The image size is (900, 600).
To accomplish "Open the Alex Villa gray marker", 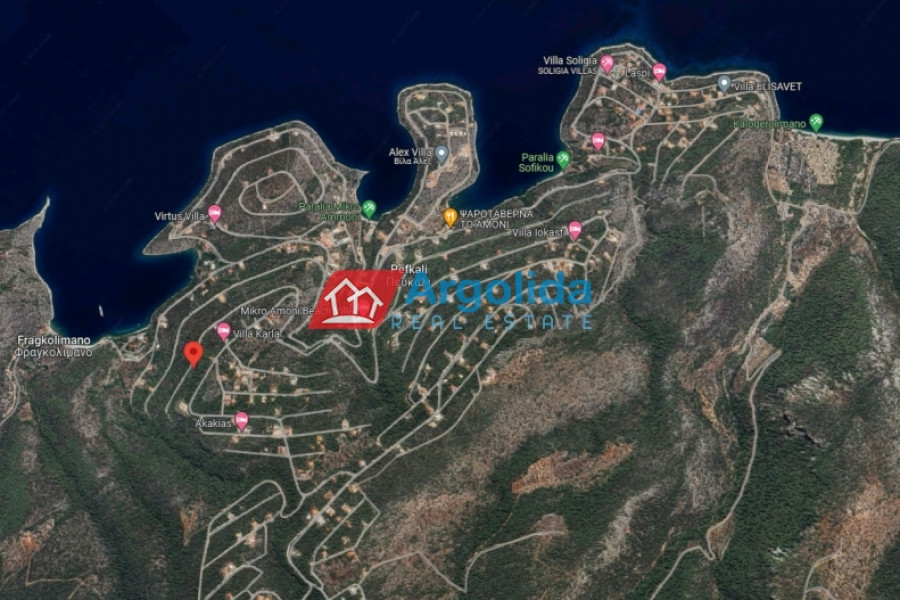I will 441,153.
